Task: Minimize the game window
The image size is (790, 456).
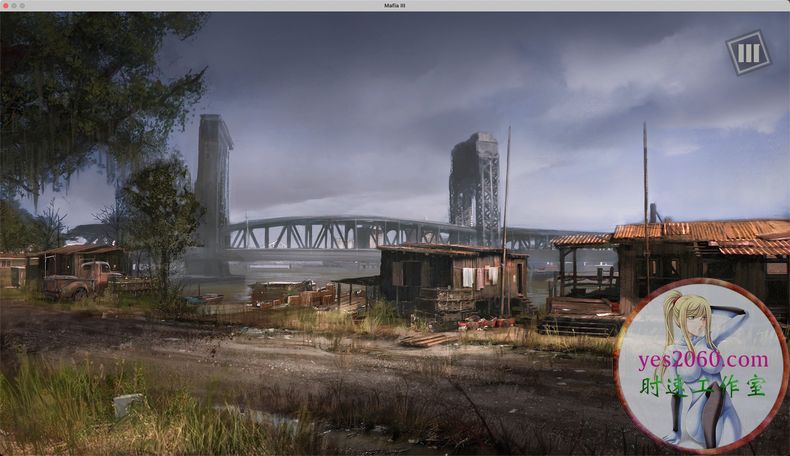Action: [x=14, y=5]
